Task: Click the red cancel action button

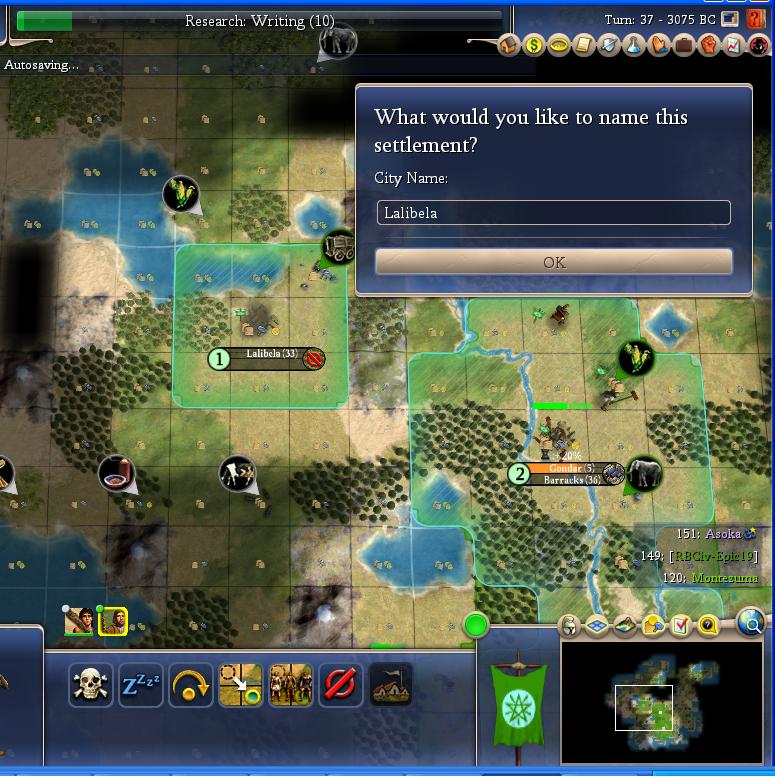Action: (x=341, y=686)
